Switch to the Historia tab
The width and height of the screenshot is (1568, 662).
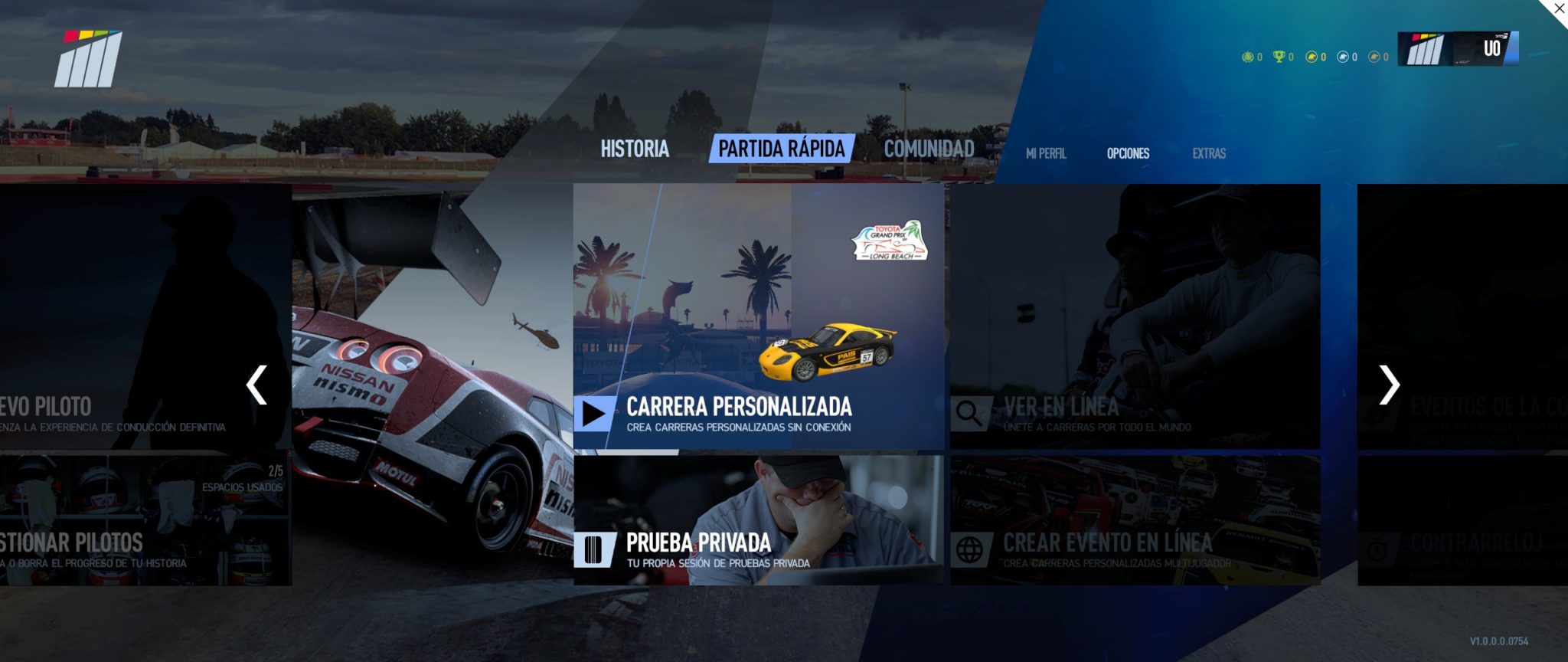[x=635, y=149]
